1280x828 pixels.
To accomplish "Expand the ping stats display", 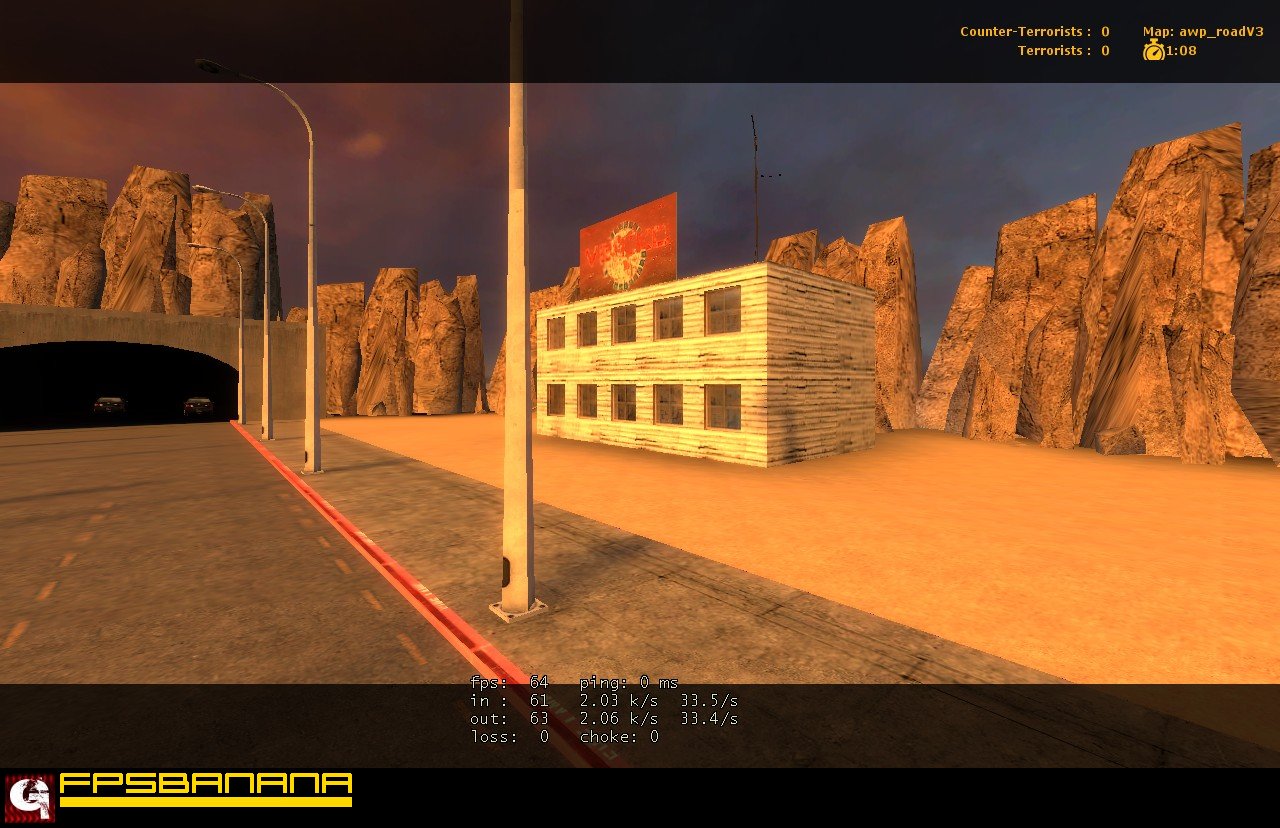I will 626,681.
